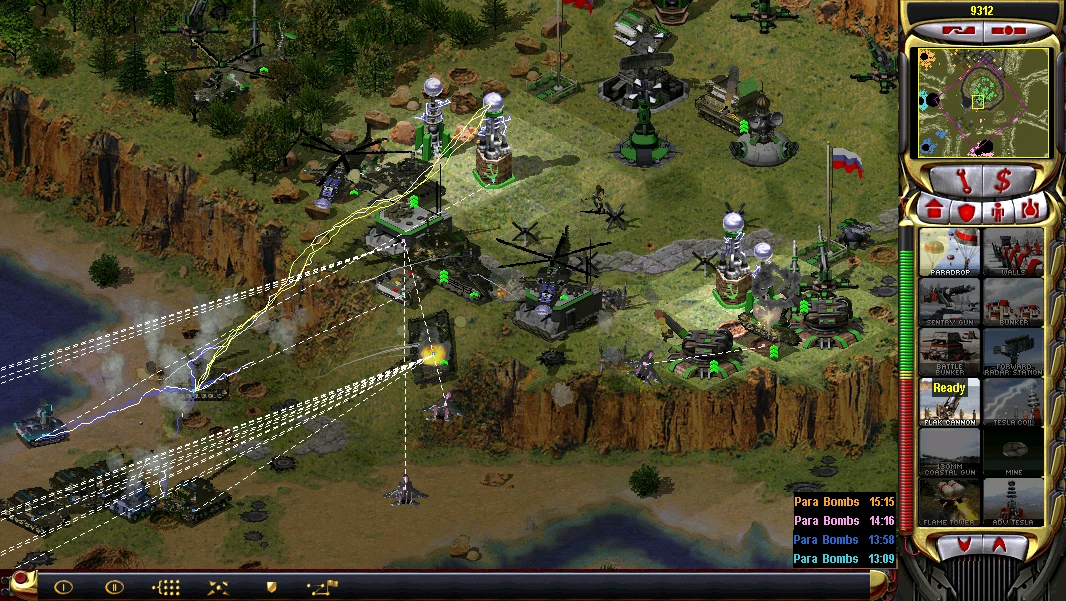1066x601 pixels.
Task: Build a Forward Radar Station
Action: pyautogui.click(x=1013, y=352)
